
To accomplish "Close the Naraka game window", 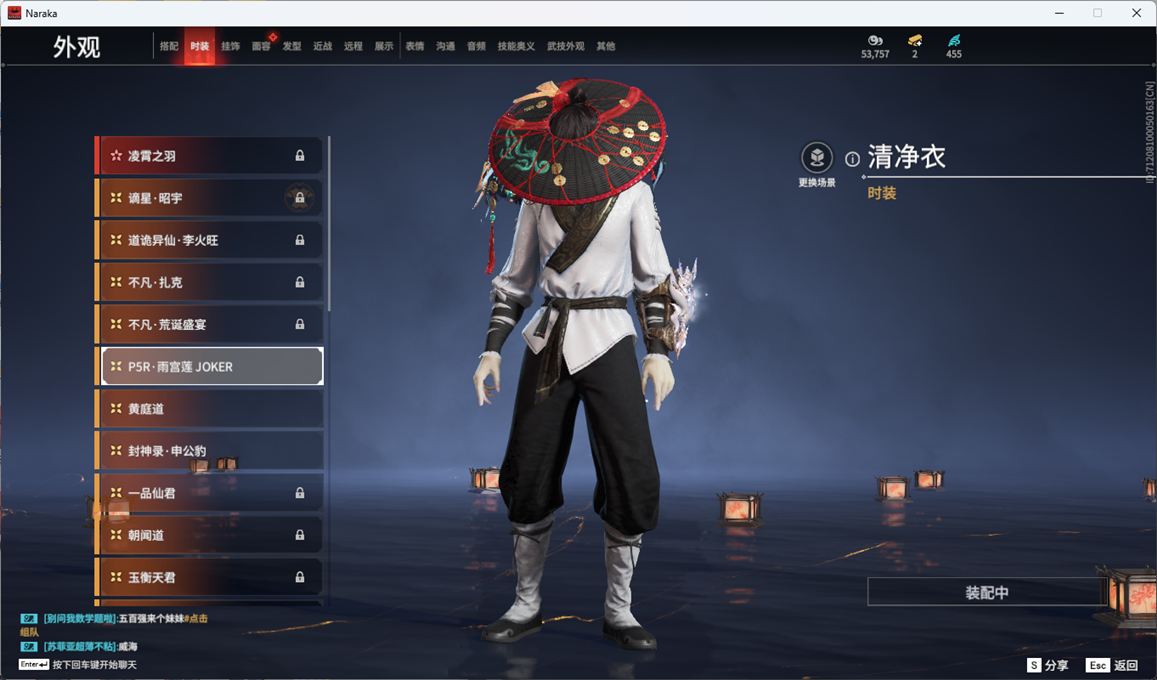I will tap(1136, 13).
